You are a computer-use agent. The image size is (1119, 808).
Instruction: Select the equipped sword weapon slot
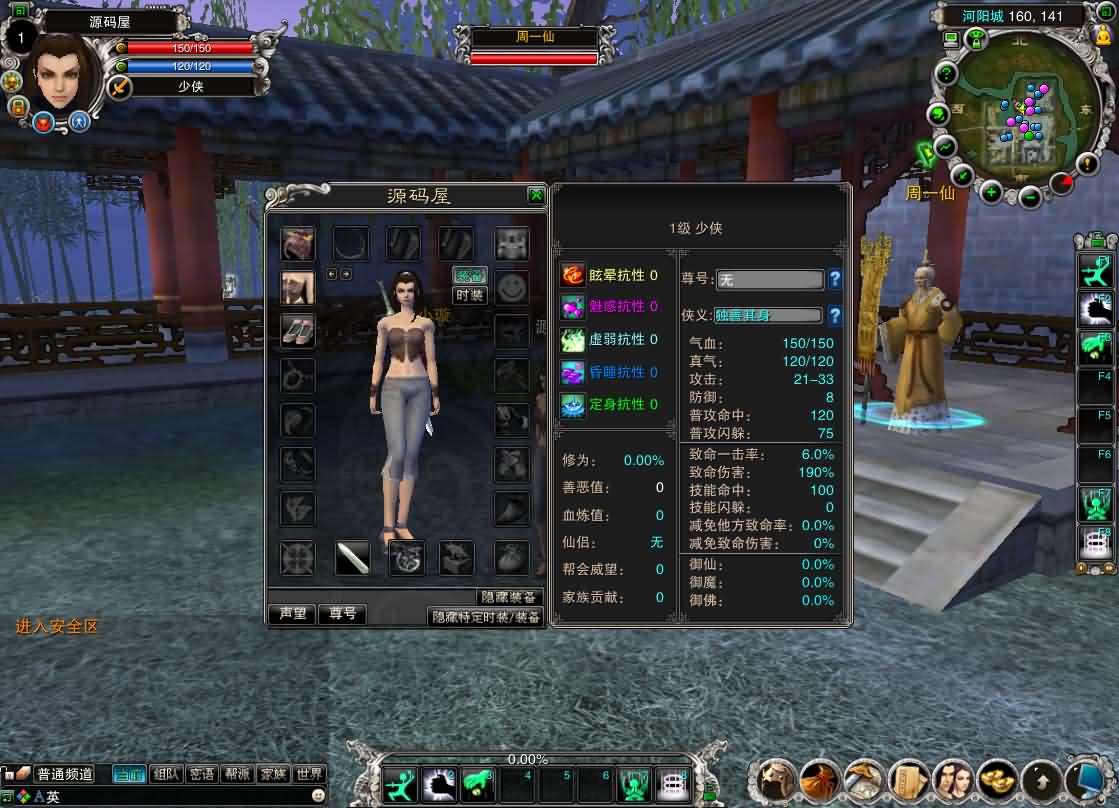[x=352, y=558]
